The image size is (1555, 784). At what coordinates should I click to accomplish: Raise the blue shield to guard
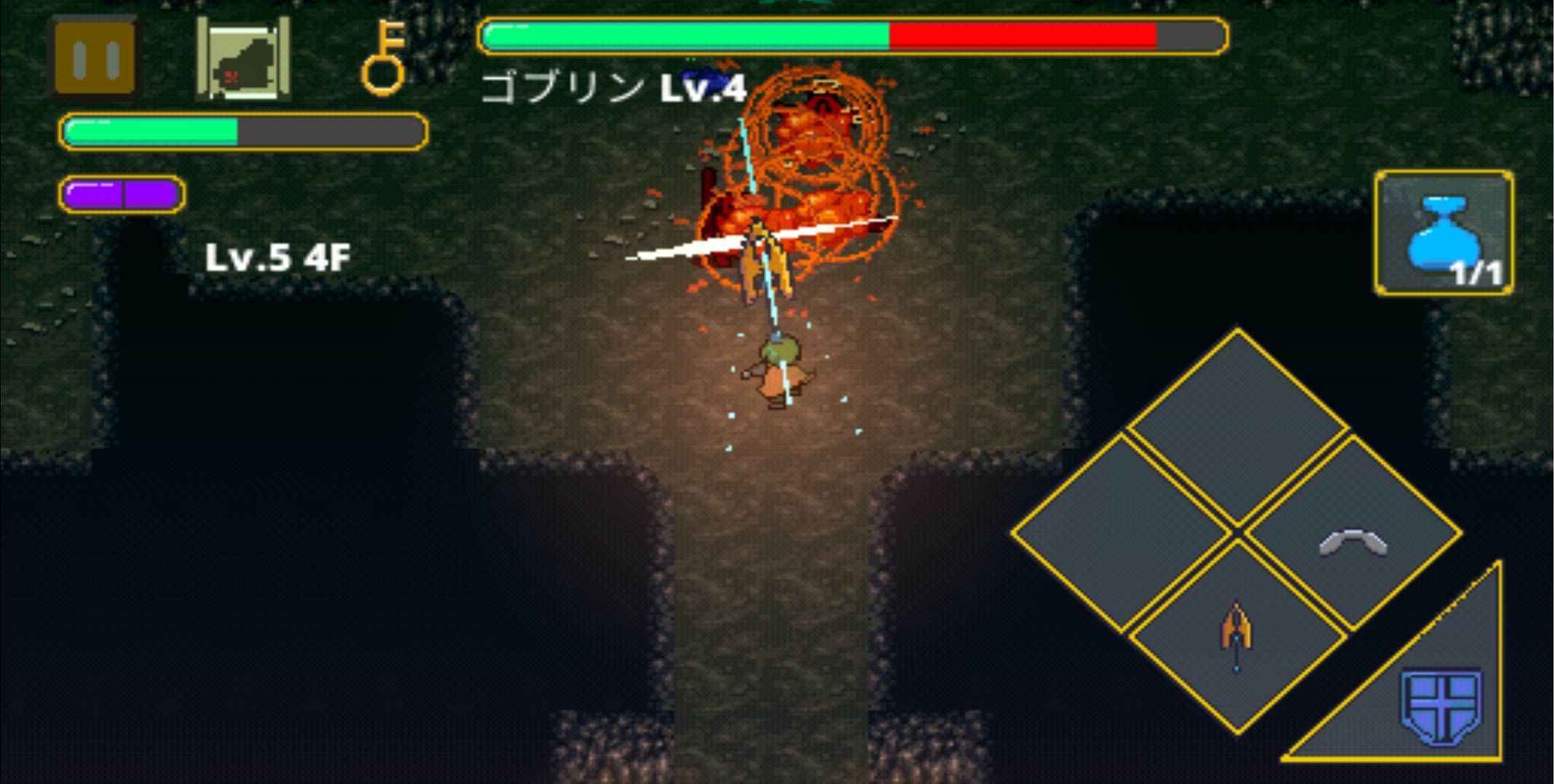coord(1441,704)
